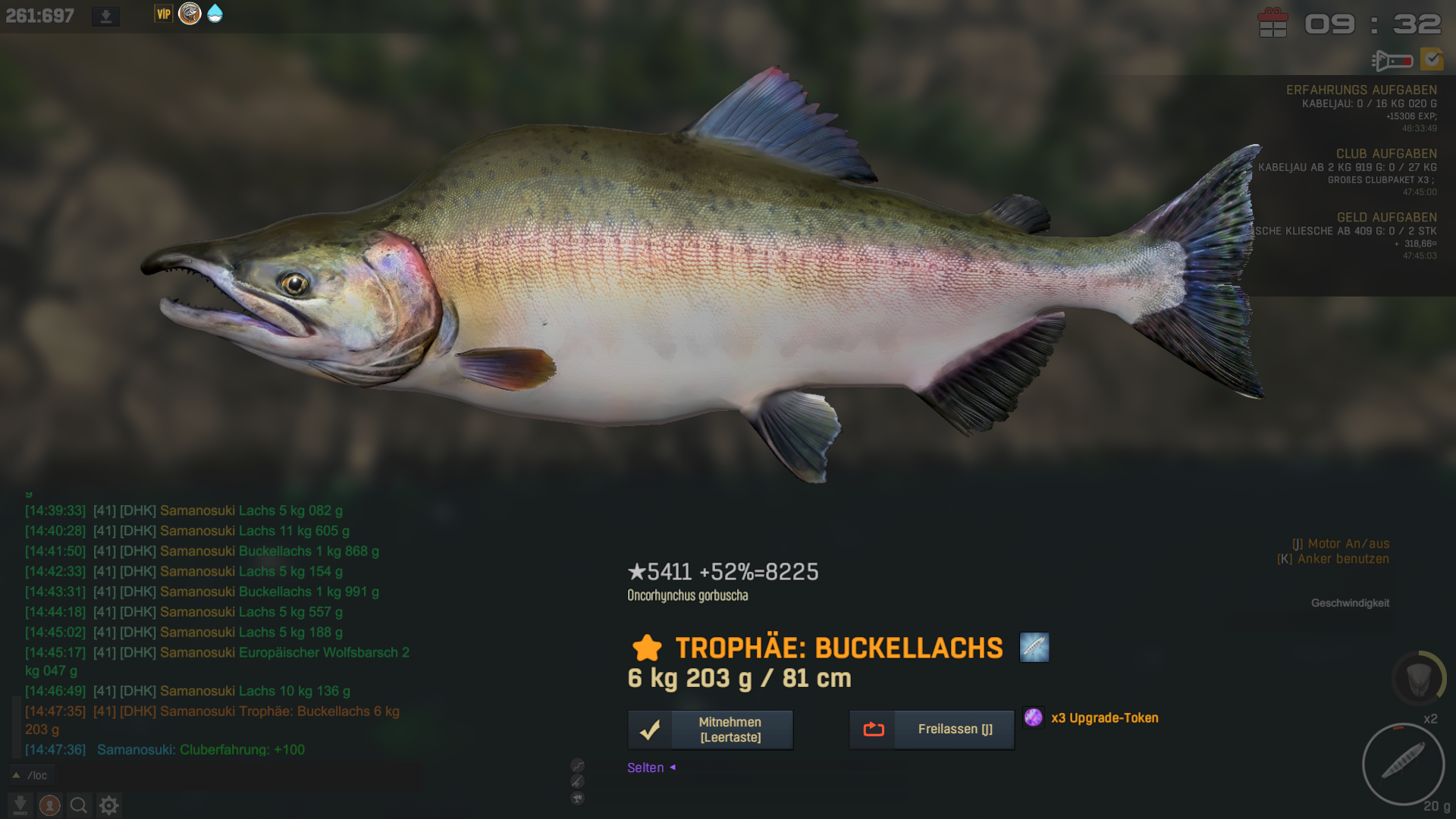
Task: Toggle the flashlight icon
Action: tap(1392, 60)
